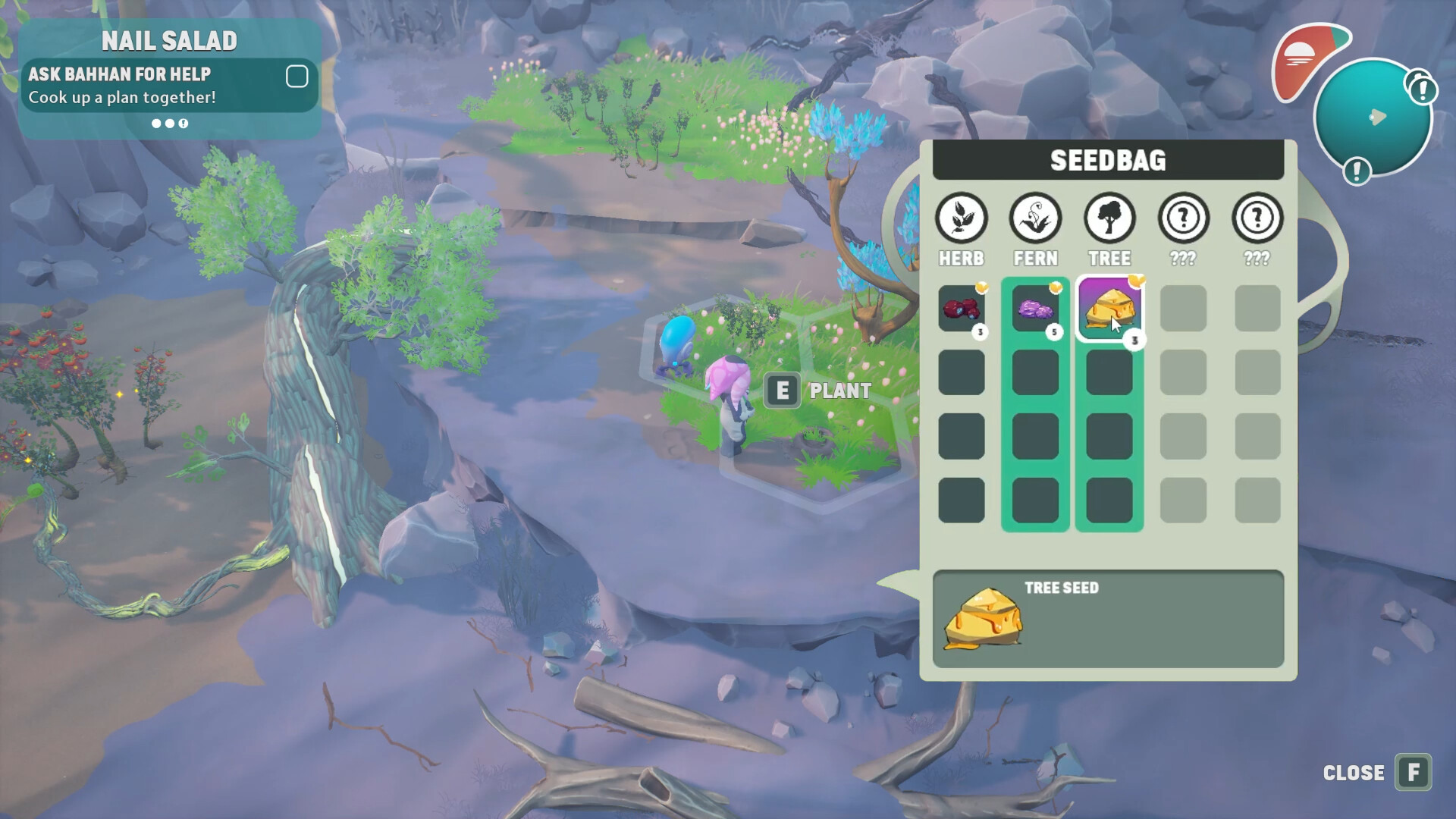Select the red herb seeds with count 3
1456x819 pixels.
962,308
